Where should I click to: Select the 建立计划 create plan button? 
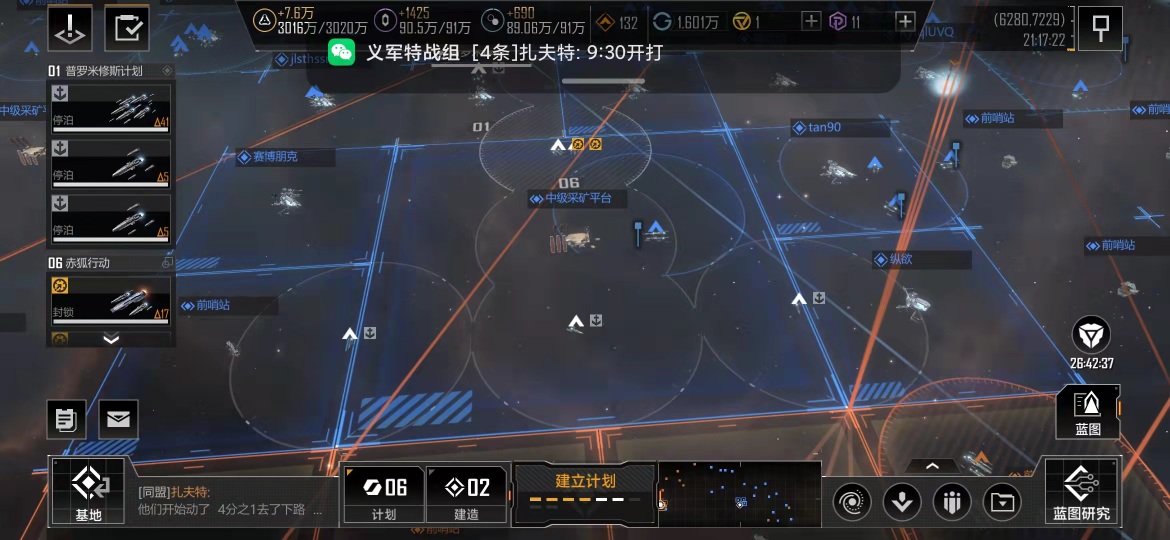coord(585,491)
